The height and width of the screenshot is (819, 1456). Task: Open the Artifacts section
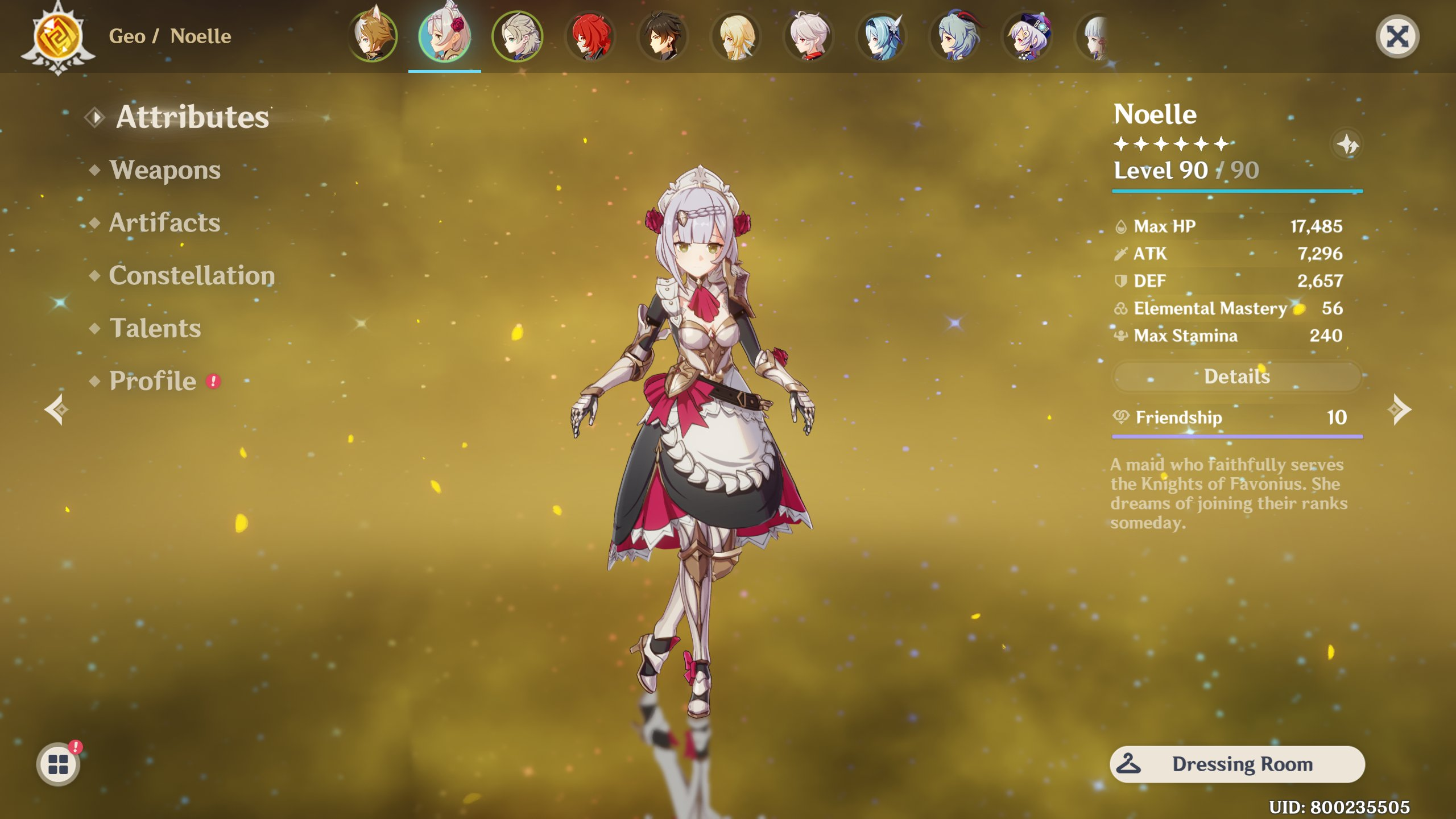[x=164, y=223]
